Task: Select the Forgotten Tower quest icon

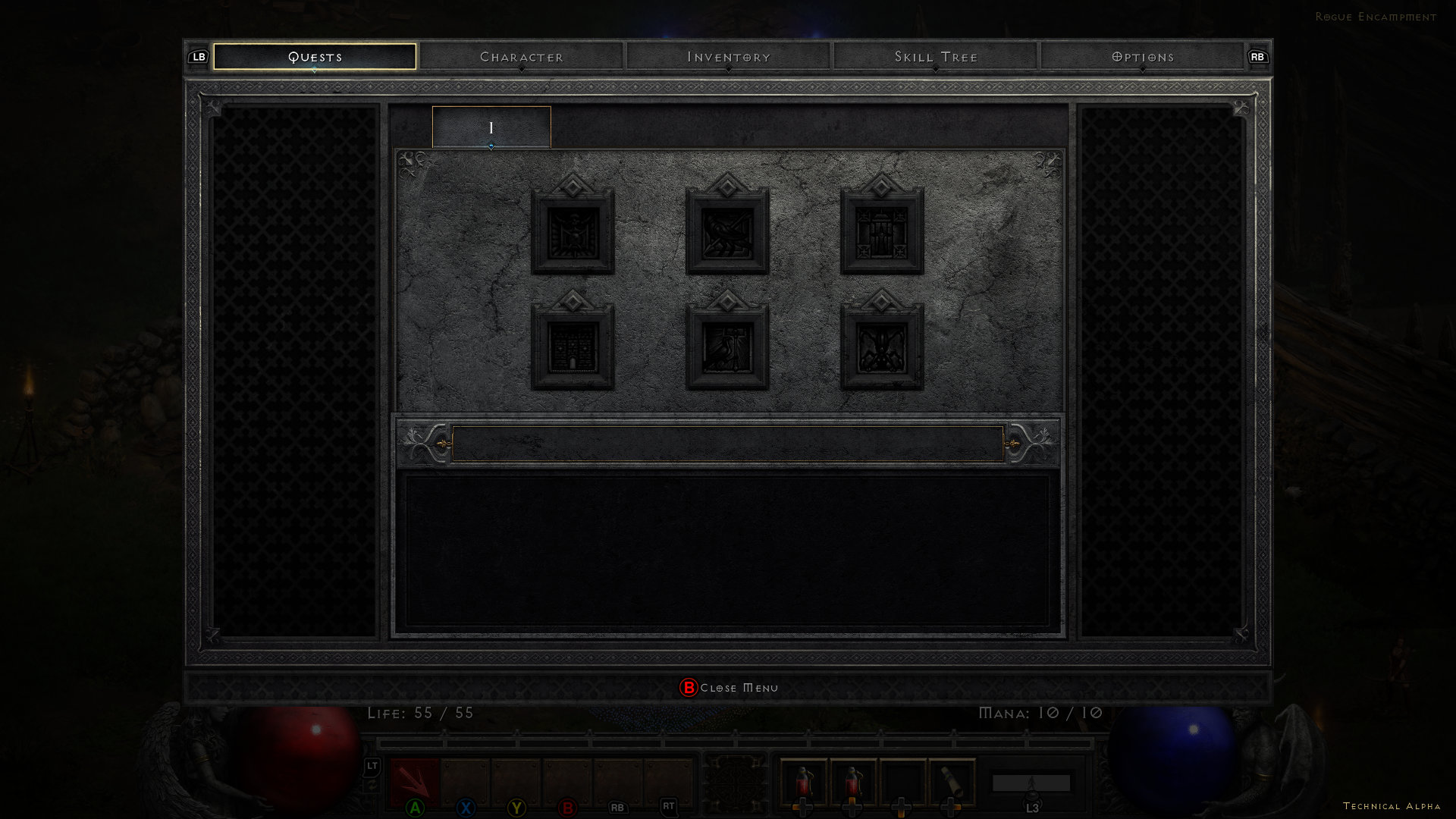Action: [573, 348]
